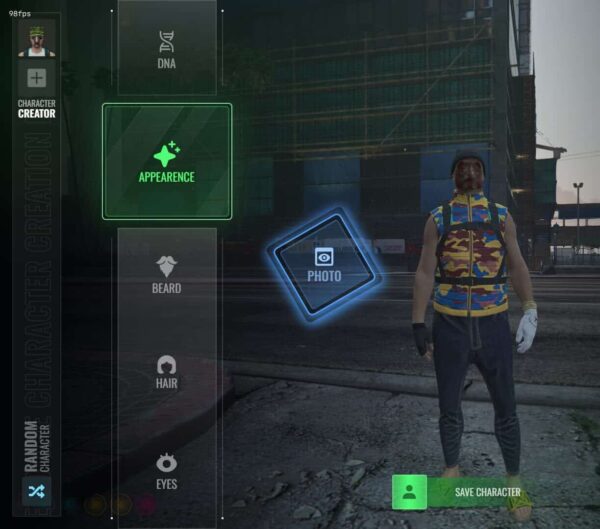This screenshot has width=600, height=529.
Task: Open the Eyes category
Action: tap(167, 468)
